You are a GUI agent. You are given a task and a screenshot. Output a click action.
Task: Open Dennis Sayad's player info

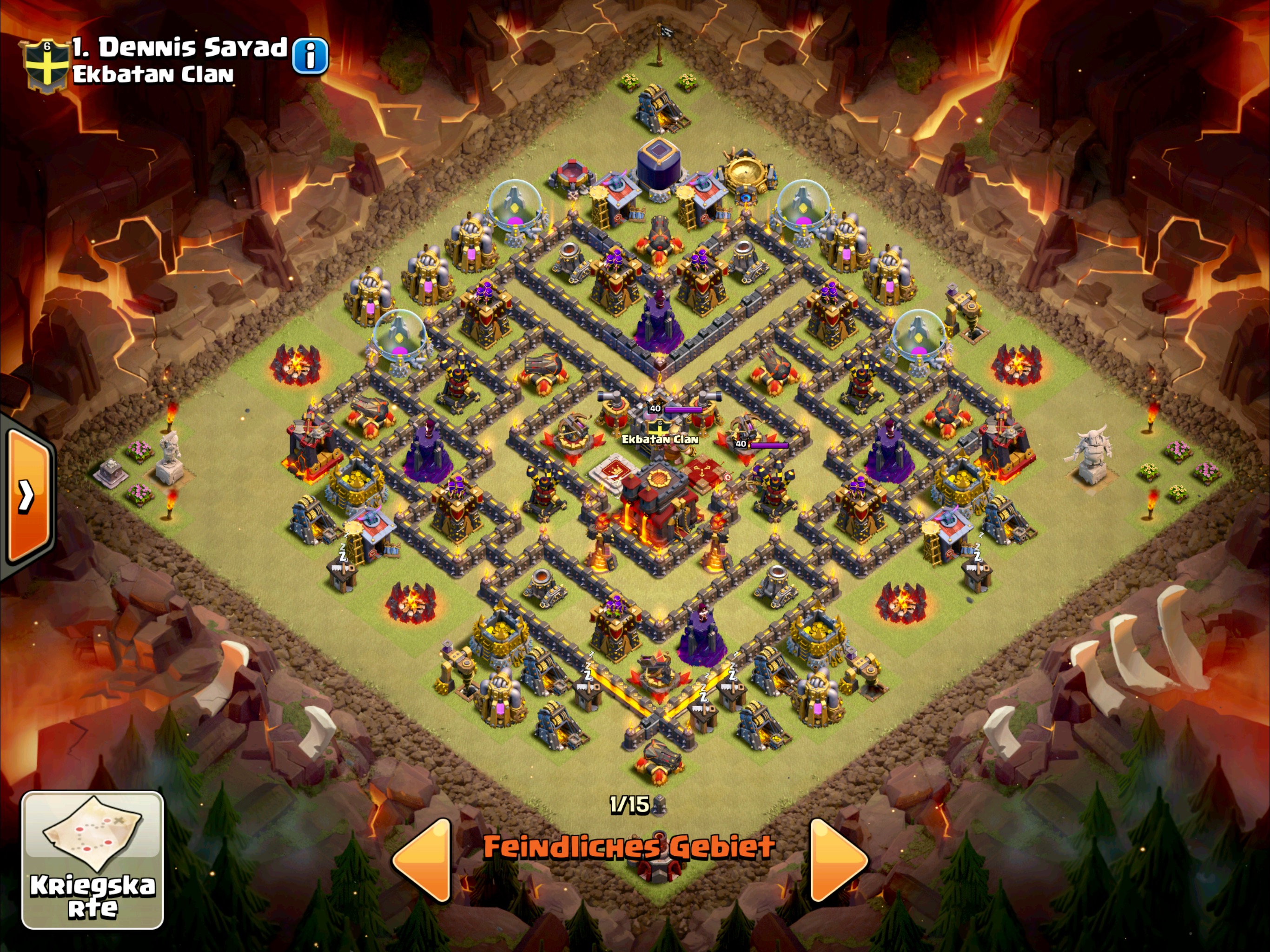tap(310, 56)
